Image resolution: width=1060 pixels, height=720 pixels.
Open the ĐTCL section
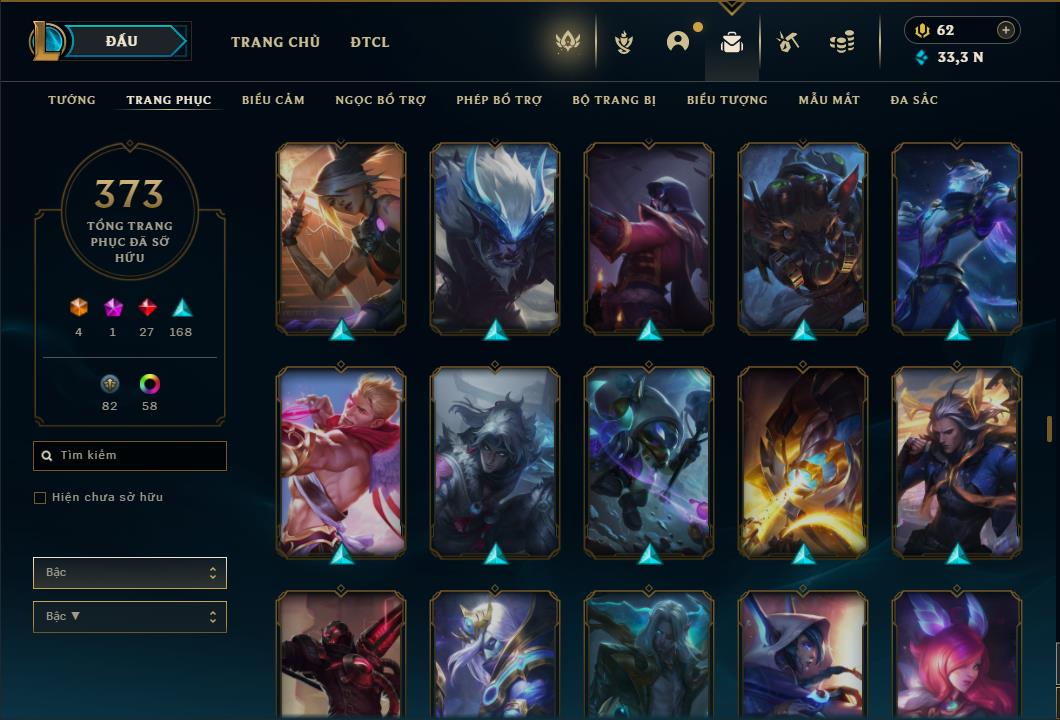point(370,42)
